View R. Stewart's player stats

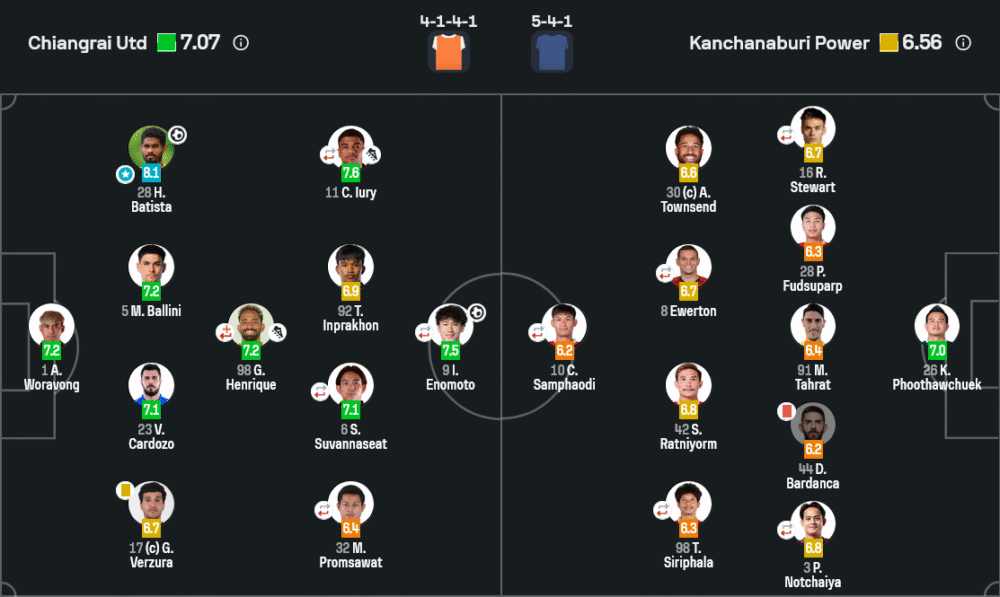click(x=812, y=129)
